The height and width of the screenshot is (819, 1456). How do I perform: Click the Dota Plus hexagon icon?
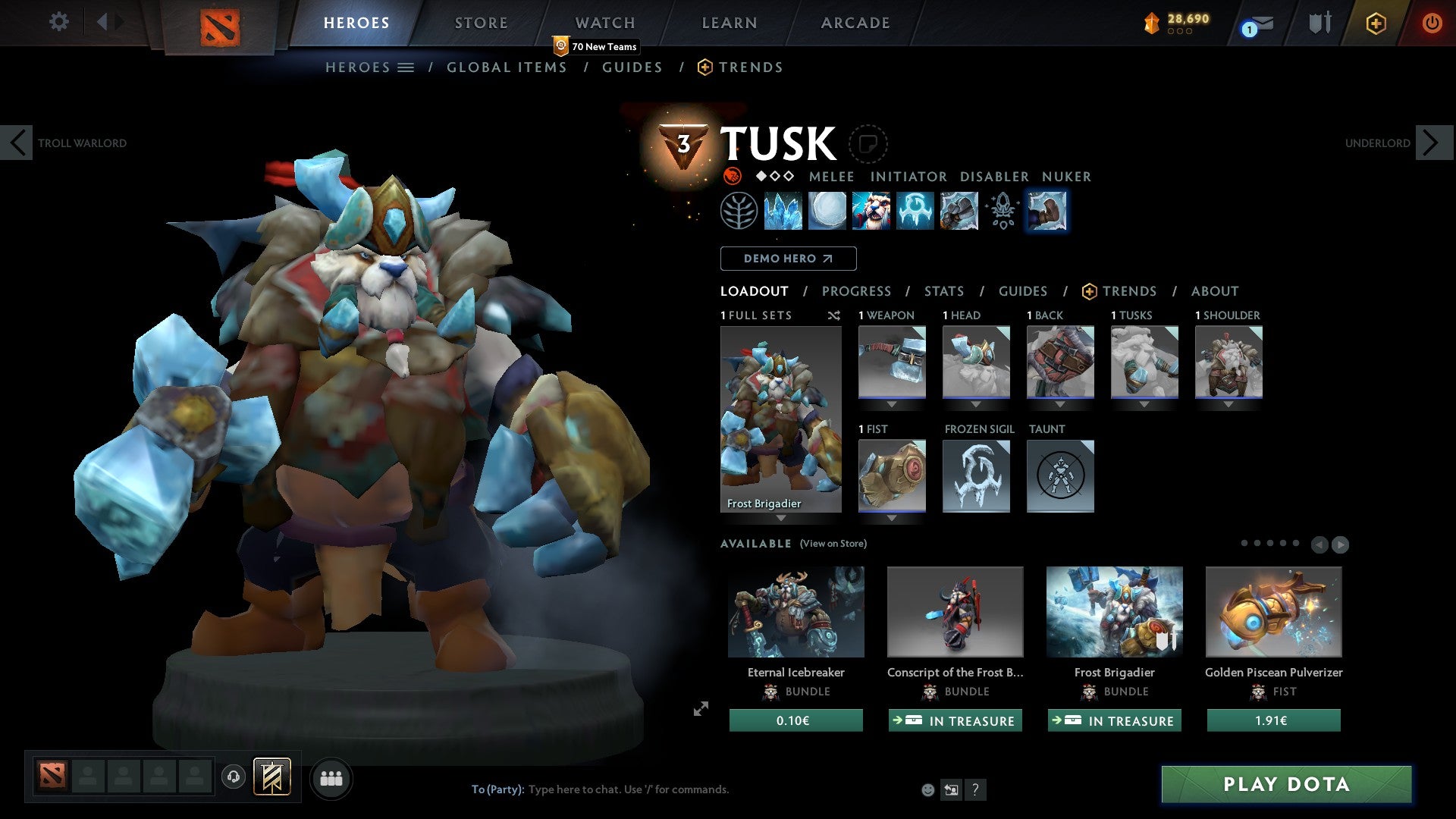click(x=1376, y=23)
